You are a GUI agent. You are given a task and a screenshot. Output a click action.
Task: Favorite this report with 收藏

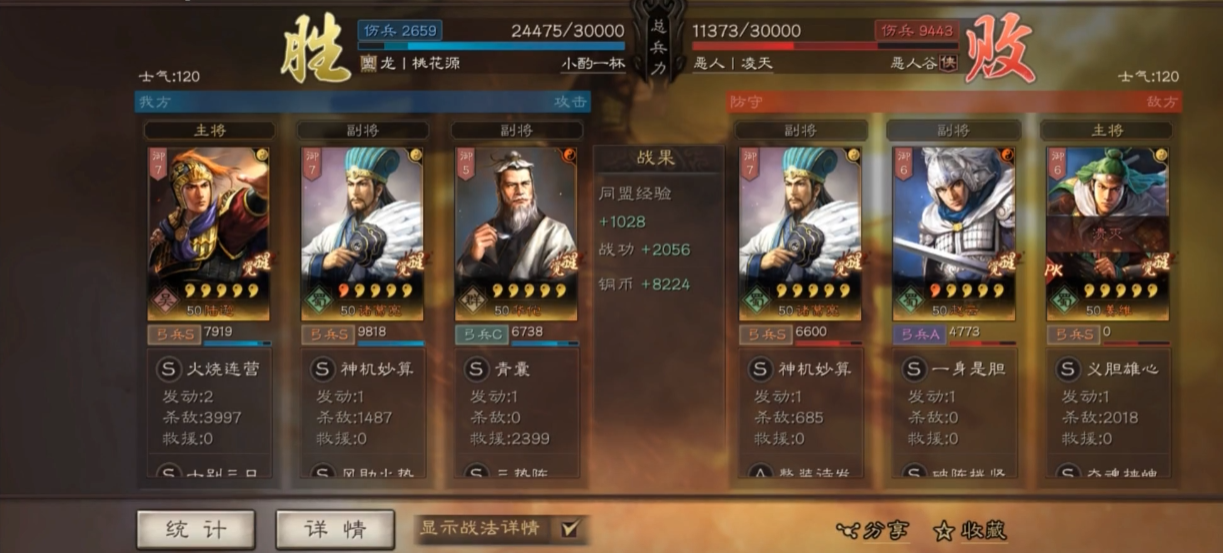tap(969, 531)
